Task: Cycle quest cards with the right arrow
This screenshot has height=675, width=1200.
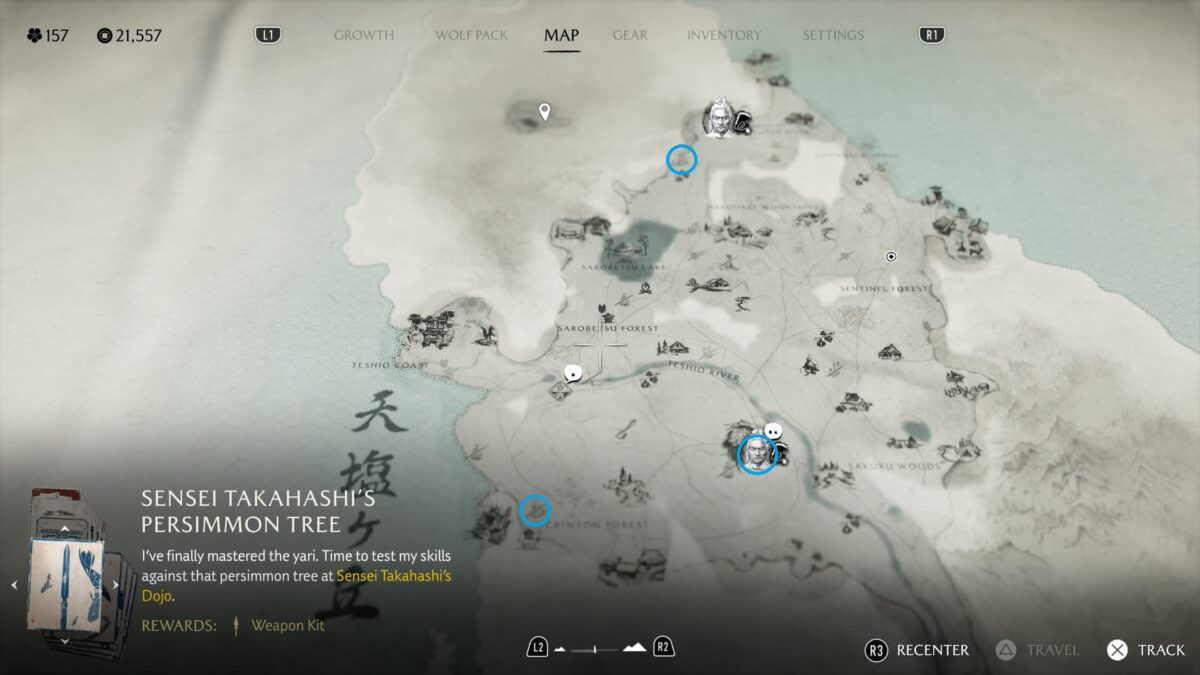Action: [116, 585]
